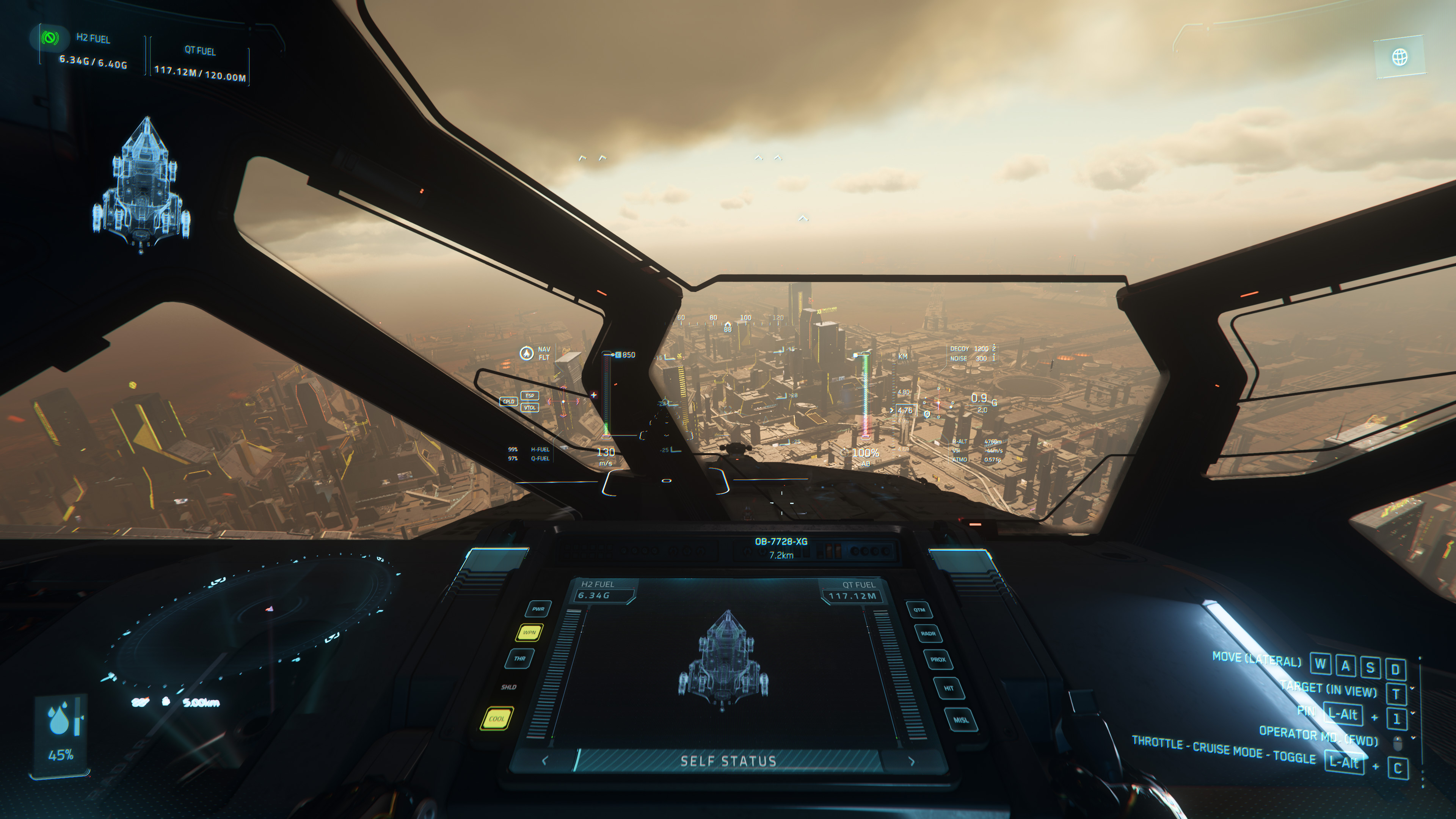Toggle the PWR power button

pos(538,609)
